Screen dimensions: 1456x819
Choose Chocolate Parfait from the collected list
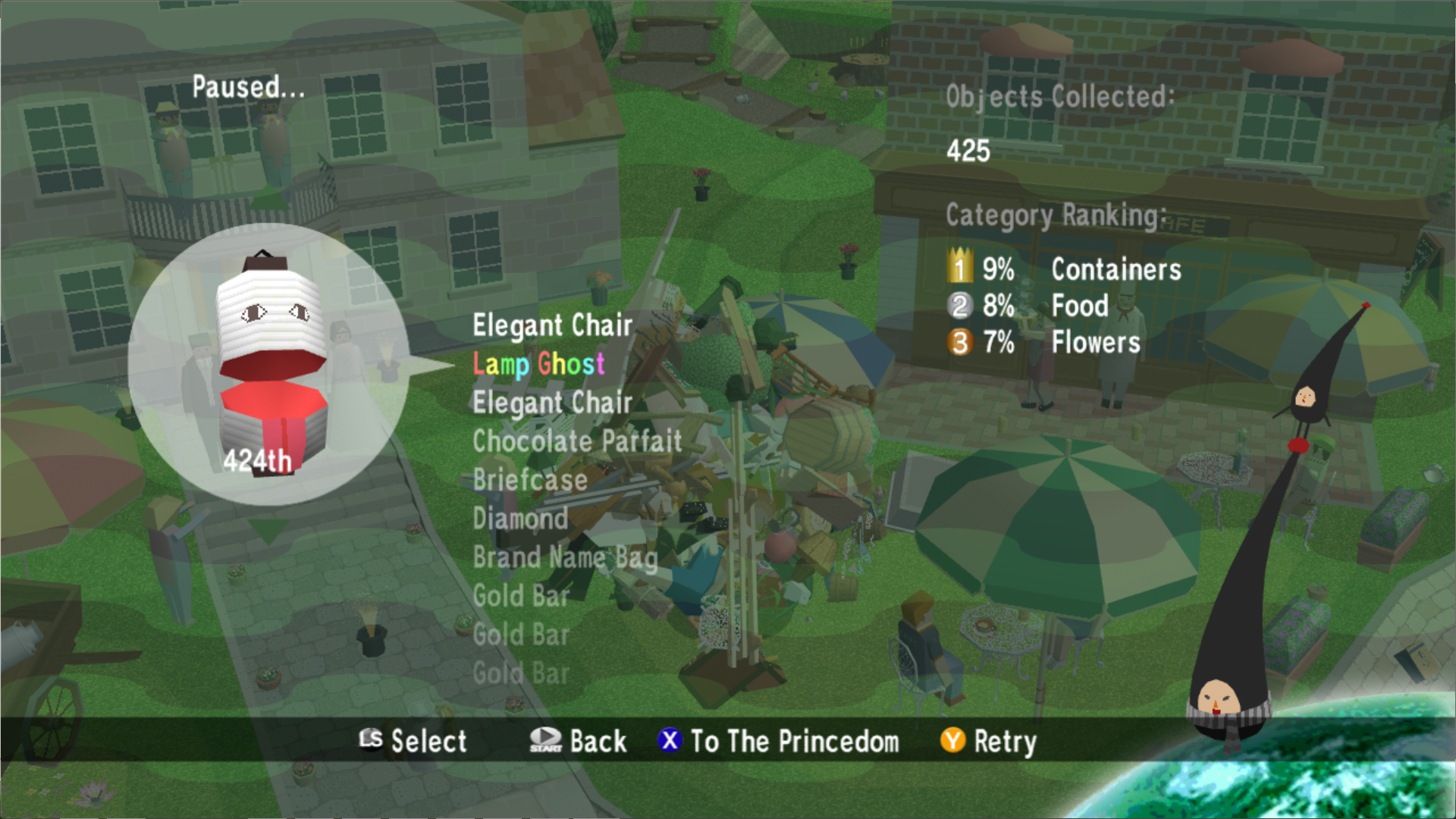pyautogui.click(x=577, y=441)
